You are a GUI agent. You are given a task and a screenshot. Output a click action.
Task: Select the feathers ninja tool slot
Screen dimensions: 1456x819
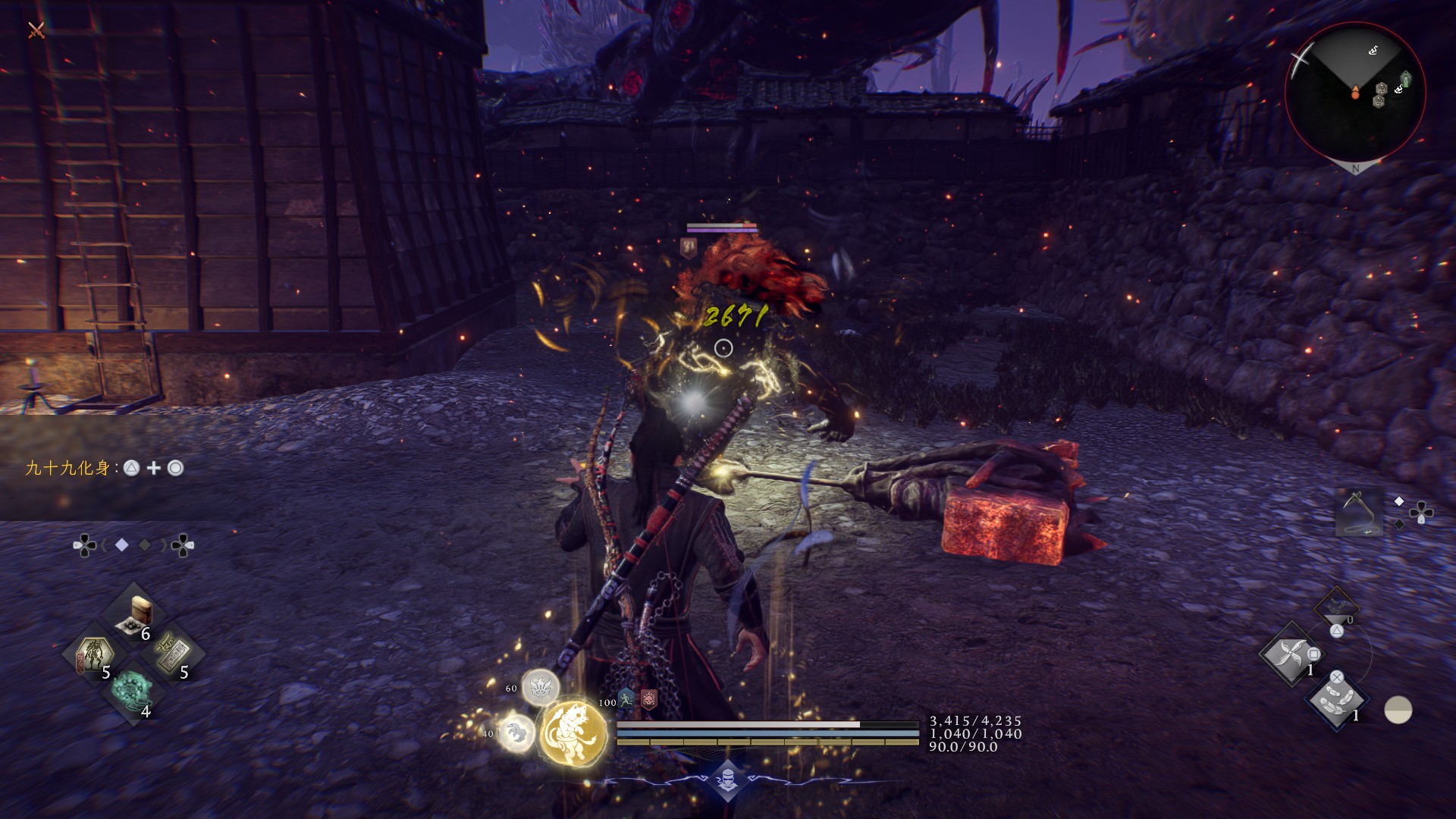pyautogui.click(x=1336, y=700)
